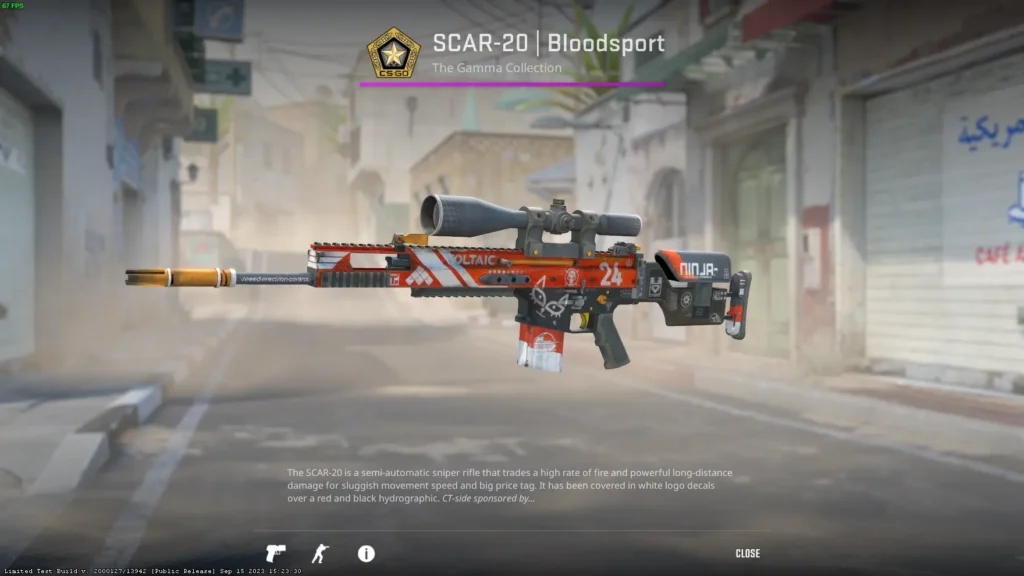Show the weapon-only view pistol icon
The height and width of the screenshot is (576, 1024).
click(x=275, y=553)
